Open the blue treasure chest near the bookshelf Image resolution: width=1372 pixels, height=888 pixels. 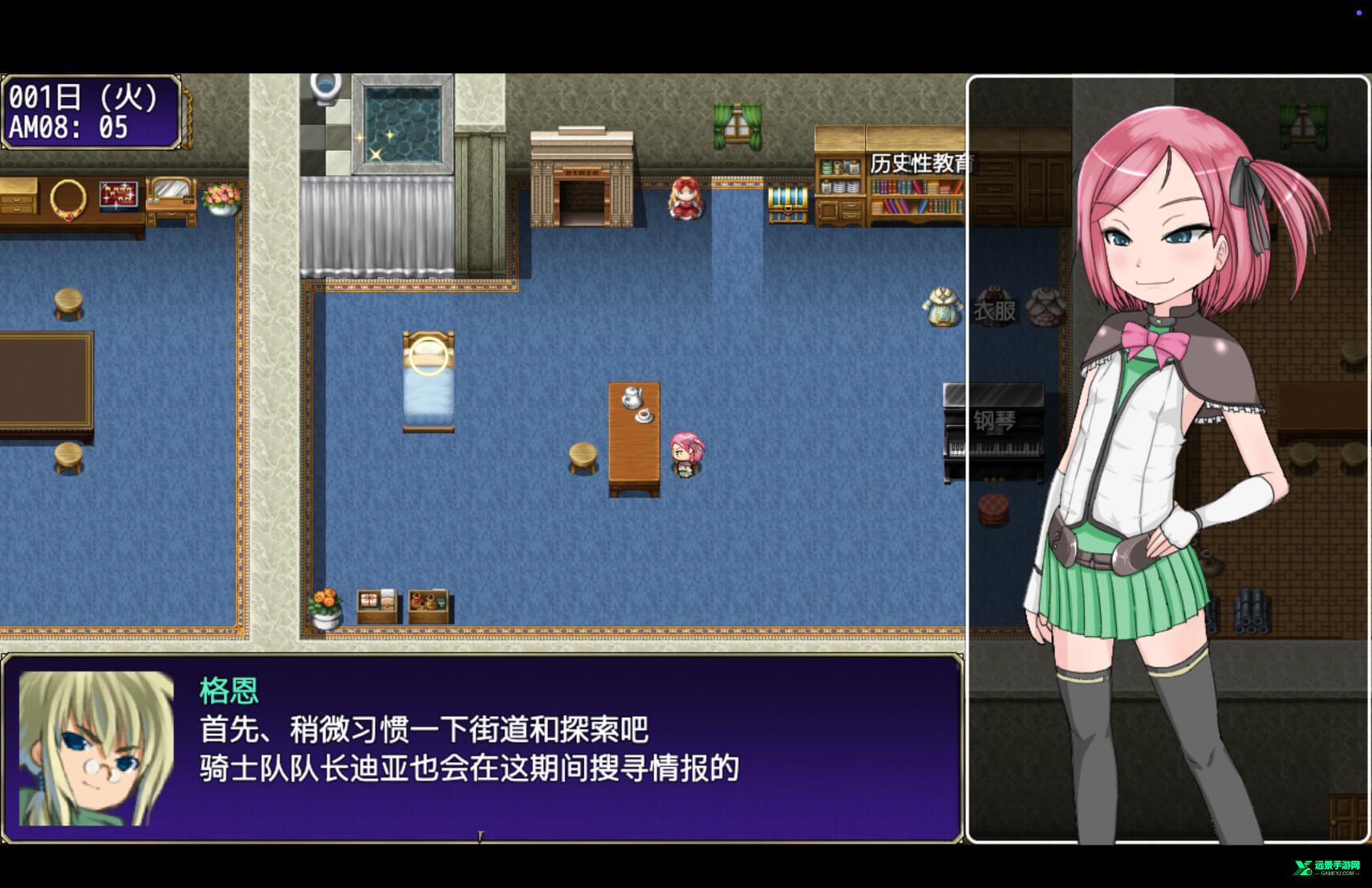coord(786,203)
